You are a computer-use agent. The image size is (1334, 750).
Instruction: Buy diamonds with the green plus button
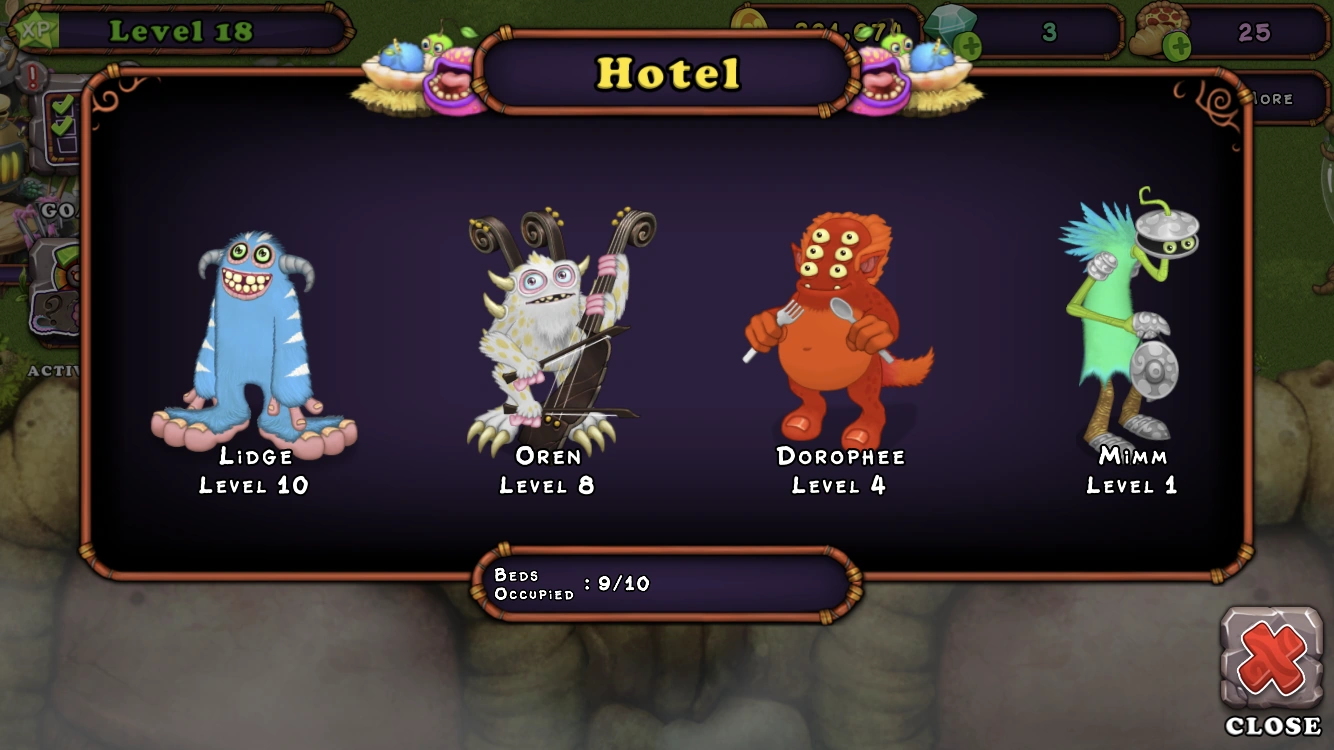pyautogui.click(x=968, y=47)
